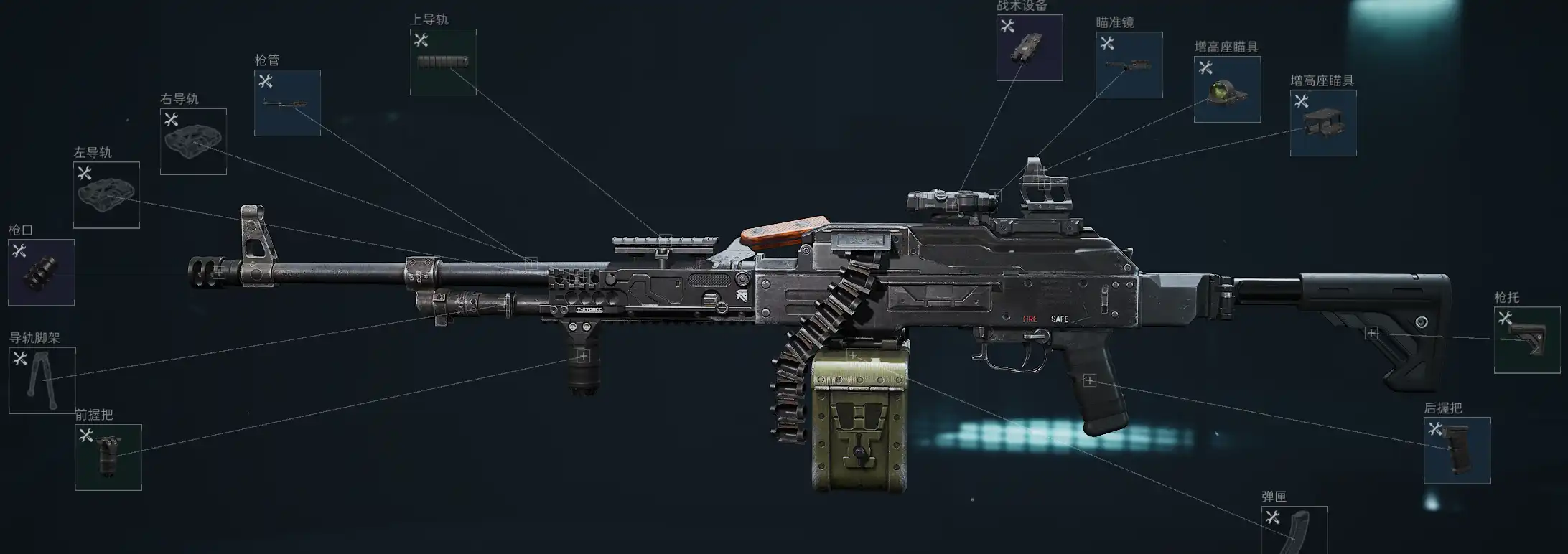Image resolution: width=1568 pixels, height=554 pixels.
Task: Choose the 弹匣 magazine slot
Action: tap(1294, 530)
